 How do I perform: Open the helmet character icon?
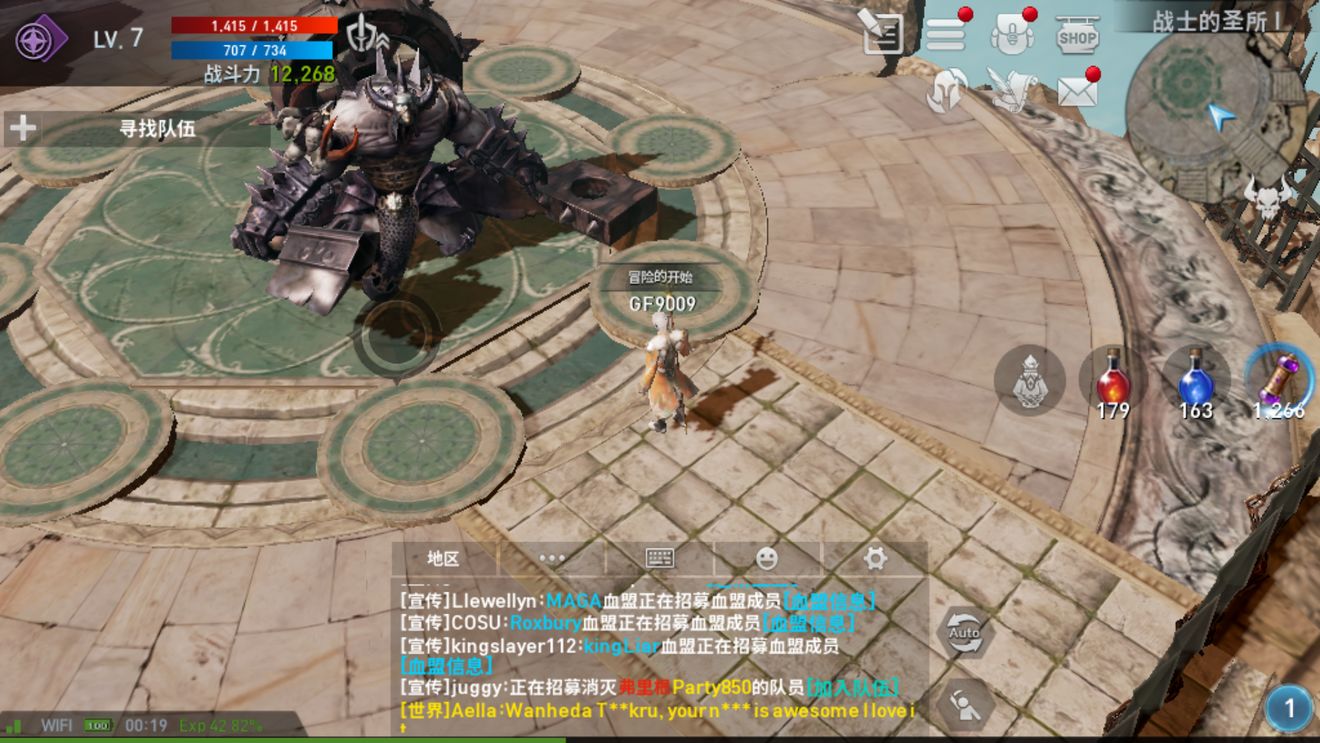click(946, 91)
